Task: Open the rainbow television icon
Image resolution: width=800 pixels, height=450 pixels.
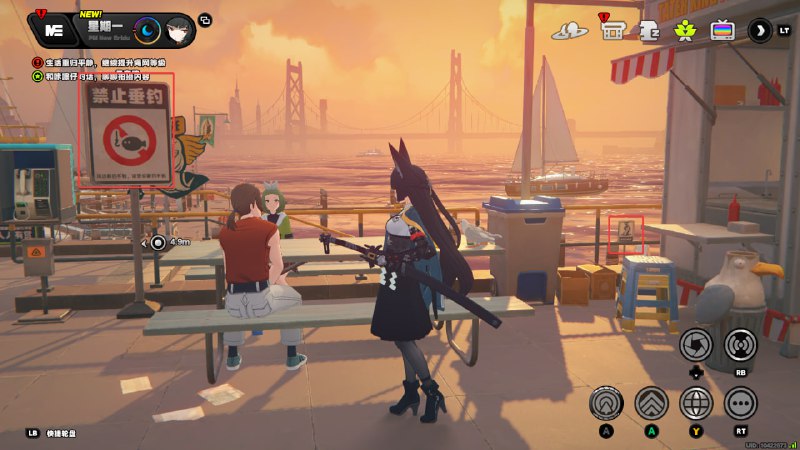Action: [x=722, y=31]
